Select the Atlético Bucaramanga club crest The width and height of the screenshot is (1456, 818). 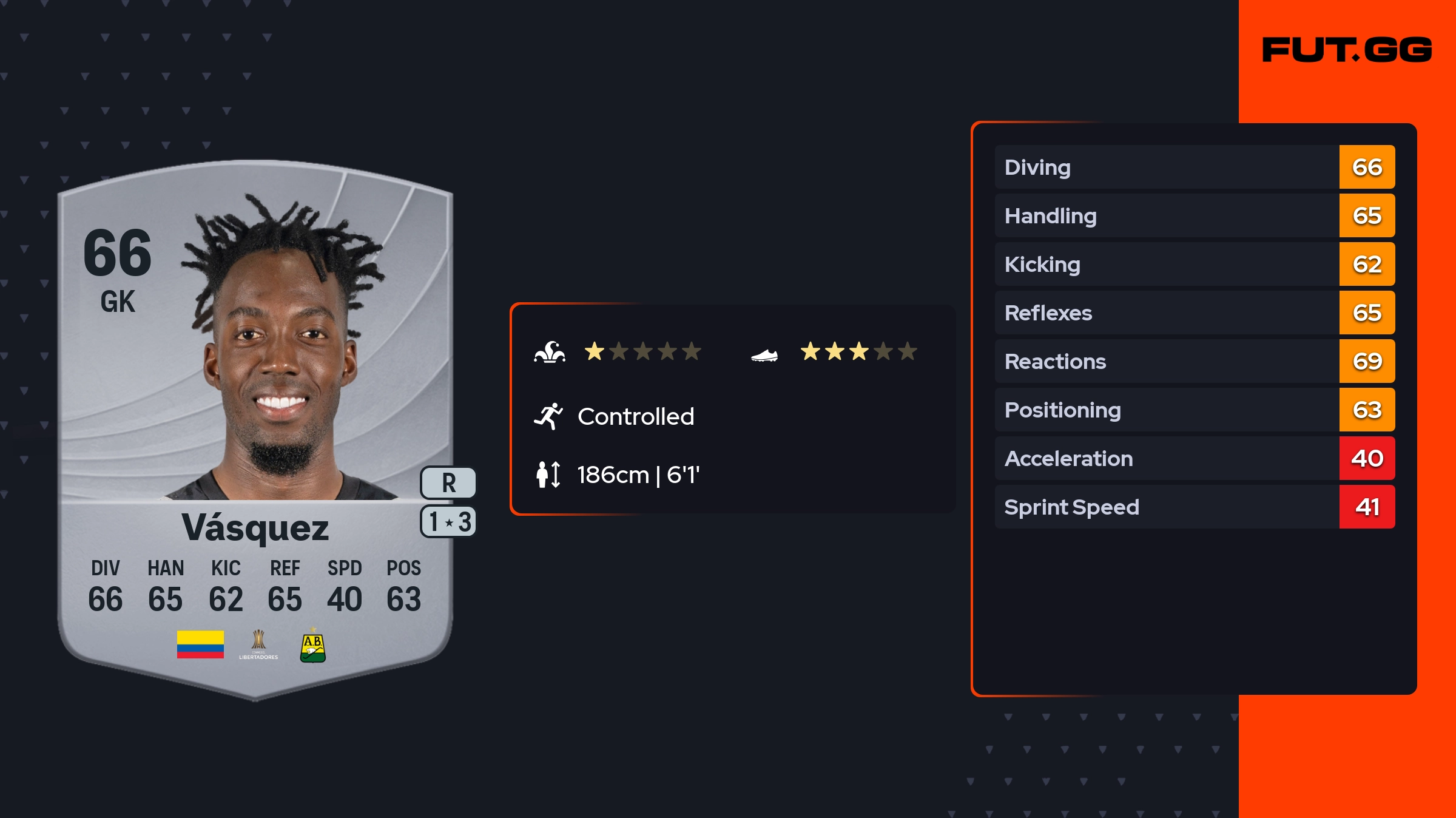(313, 647)
